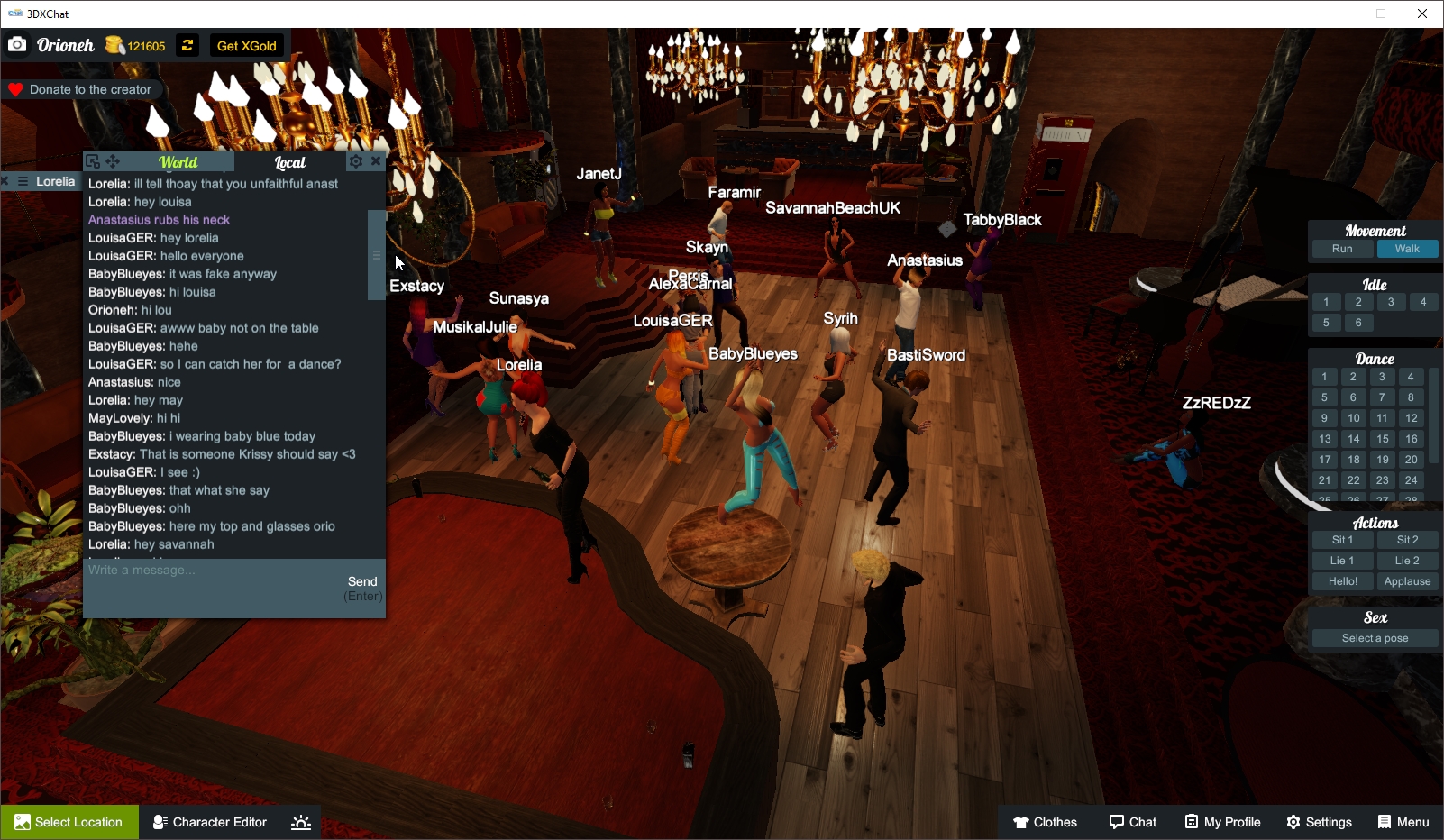1444x840 pixels.
Task: Take a screenshot with the camera icon
Action: [17, 45]
